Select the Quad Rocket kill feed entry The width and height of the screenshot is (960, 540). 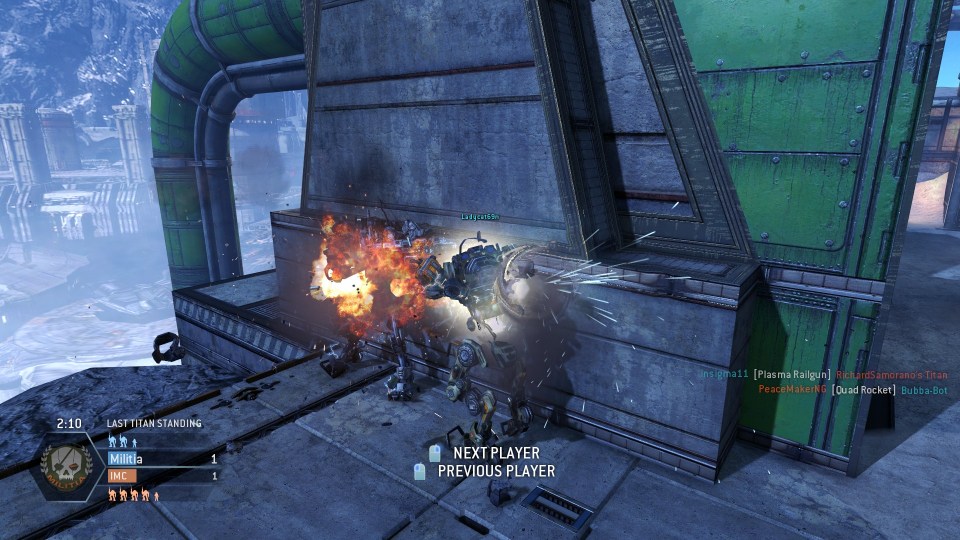tap(857, 390)
